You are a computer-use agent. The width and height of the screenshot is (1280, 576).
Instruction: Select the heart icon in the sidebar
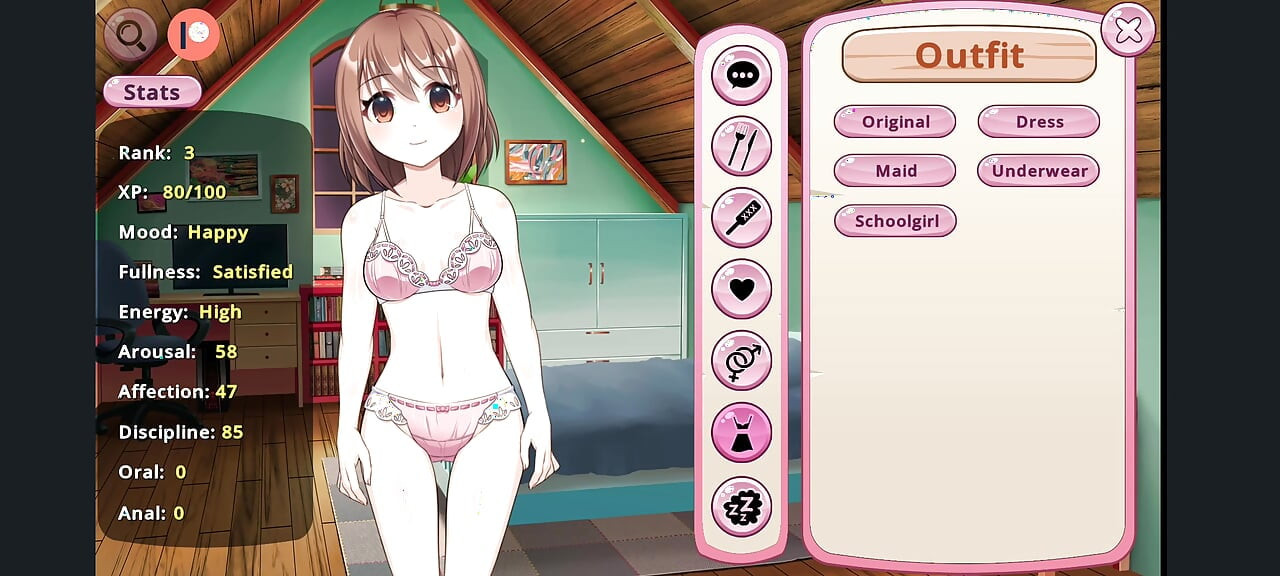coord(741,289)
